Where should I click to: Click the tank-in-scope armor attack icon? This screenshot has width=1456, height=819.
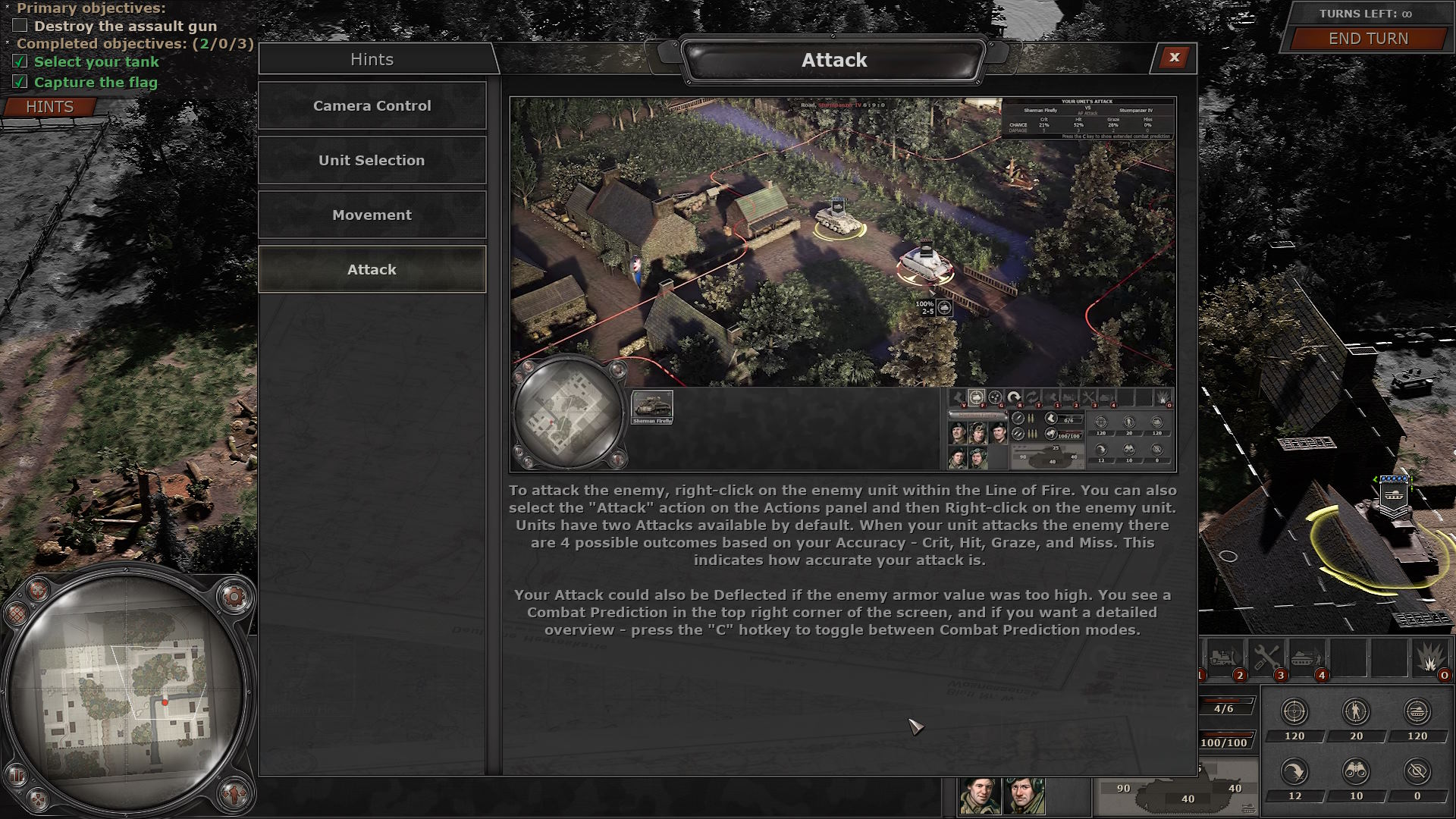[1417, 711]
